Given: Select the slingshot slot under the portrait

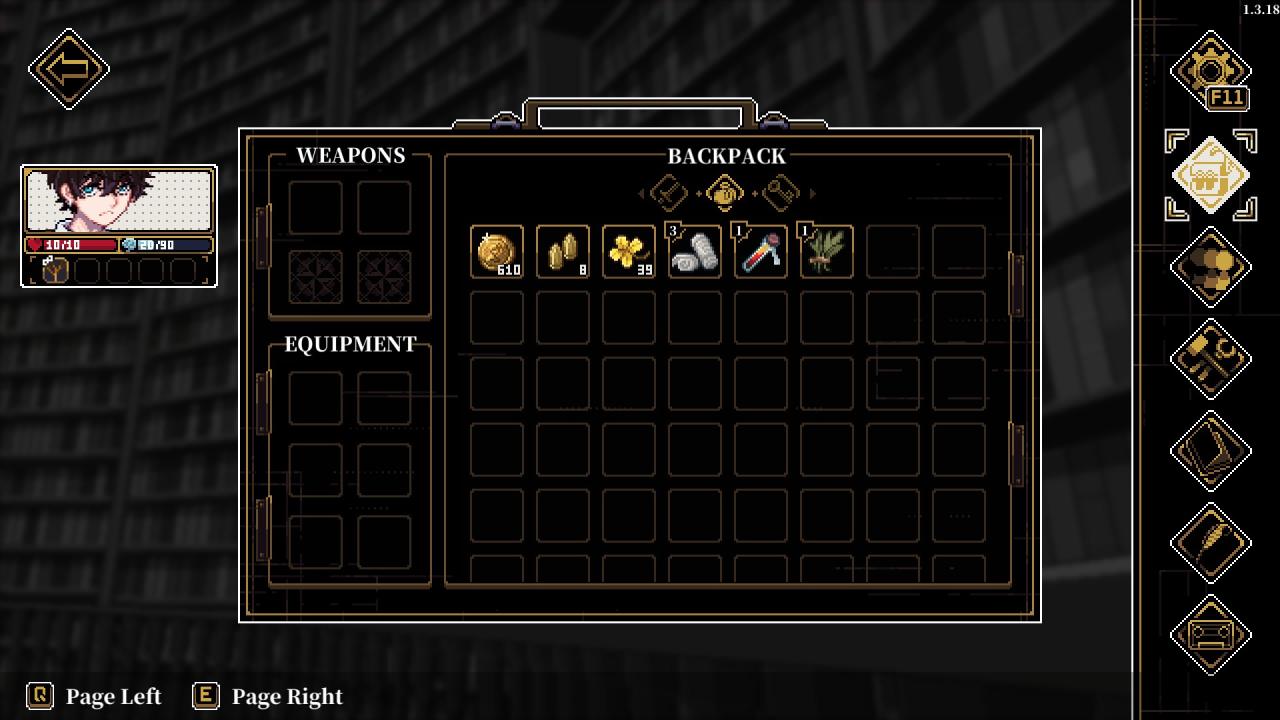Looking at the screenshot, I should tap(55, 270).
